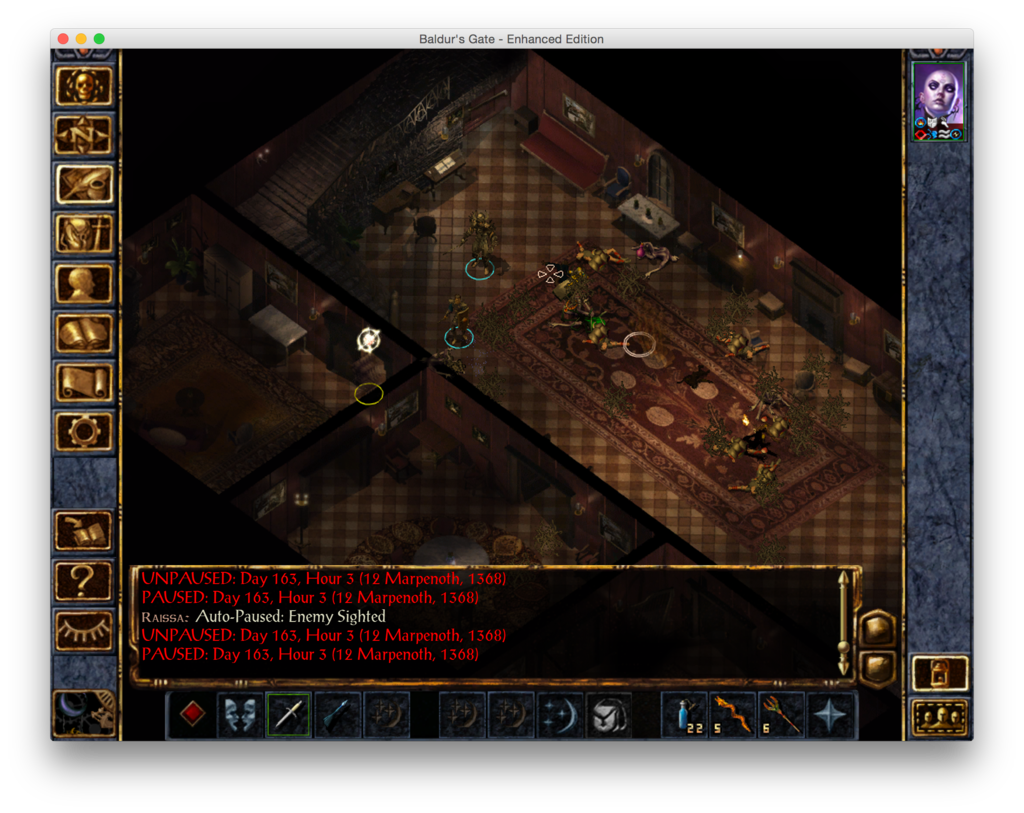
Task: Toggle the padlock button on right panel
Action: (x=940, y=673)
